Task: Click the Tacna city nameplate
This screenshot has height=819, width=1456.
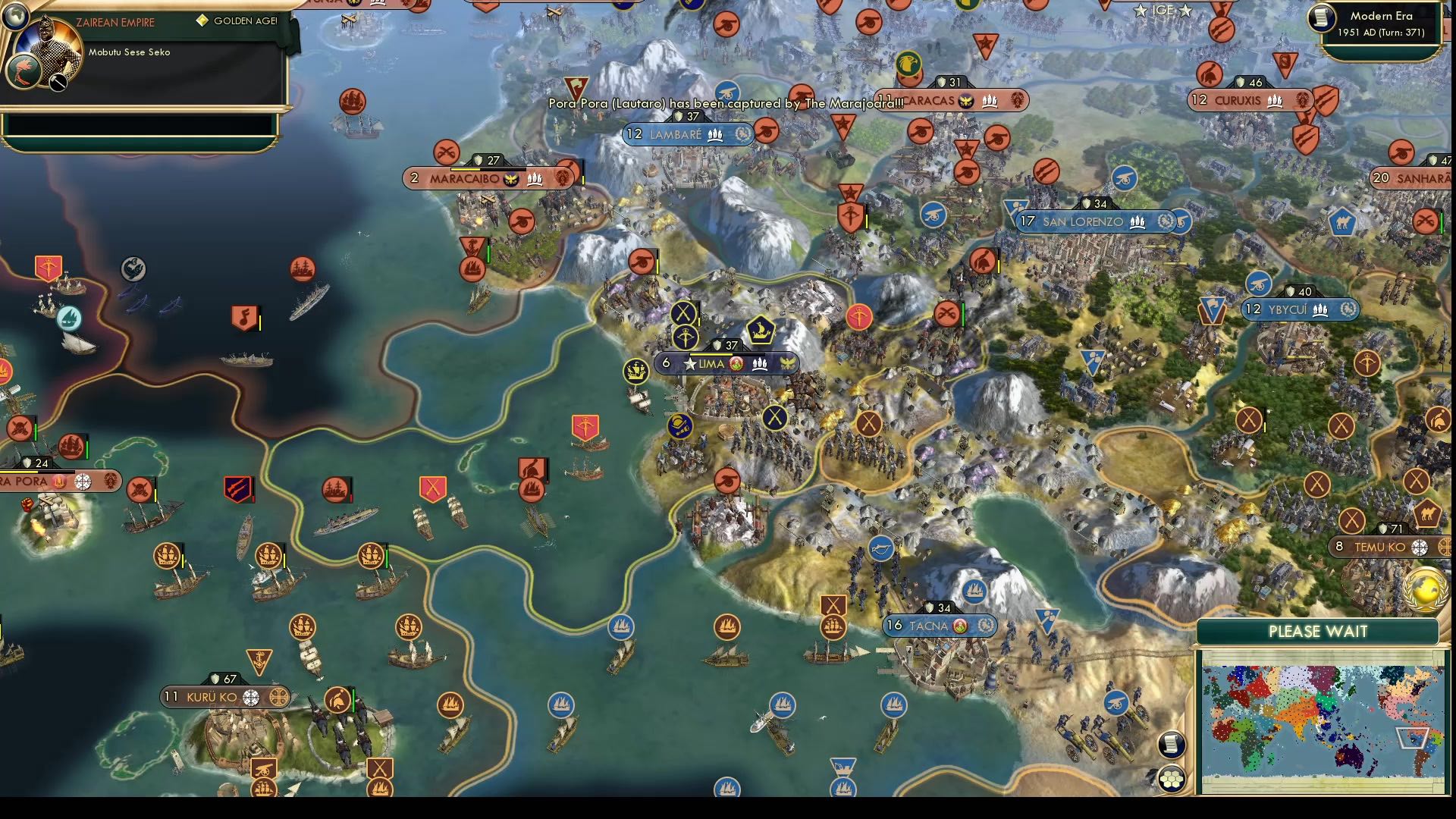Action: [x=940, y=626]
